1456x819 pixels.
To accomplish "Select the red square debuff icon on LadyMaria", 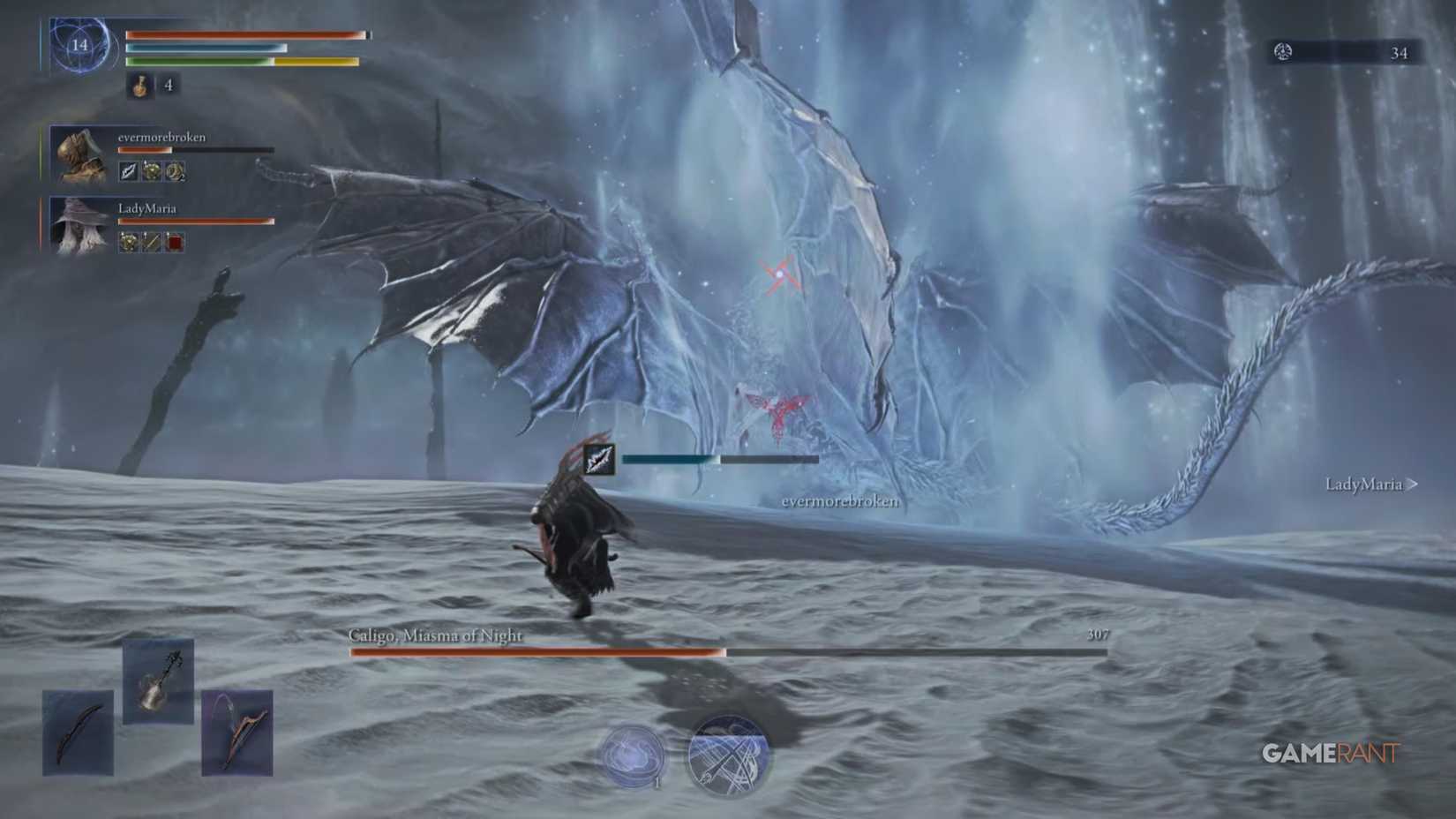I will [x=173, y=243].
